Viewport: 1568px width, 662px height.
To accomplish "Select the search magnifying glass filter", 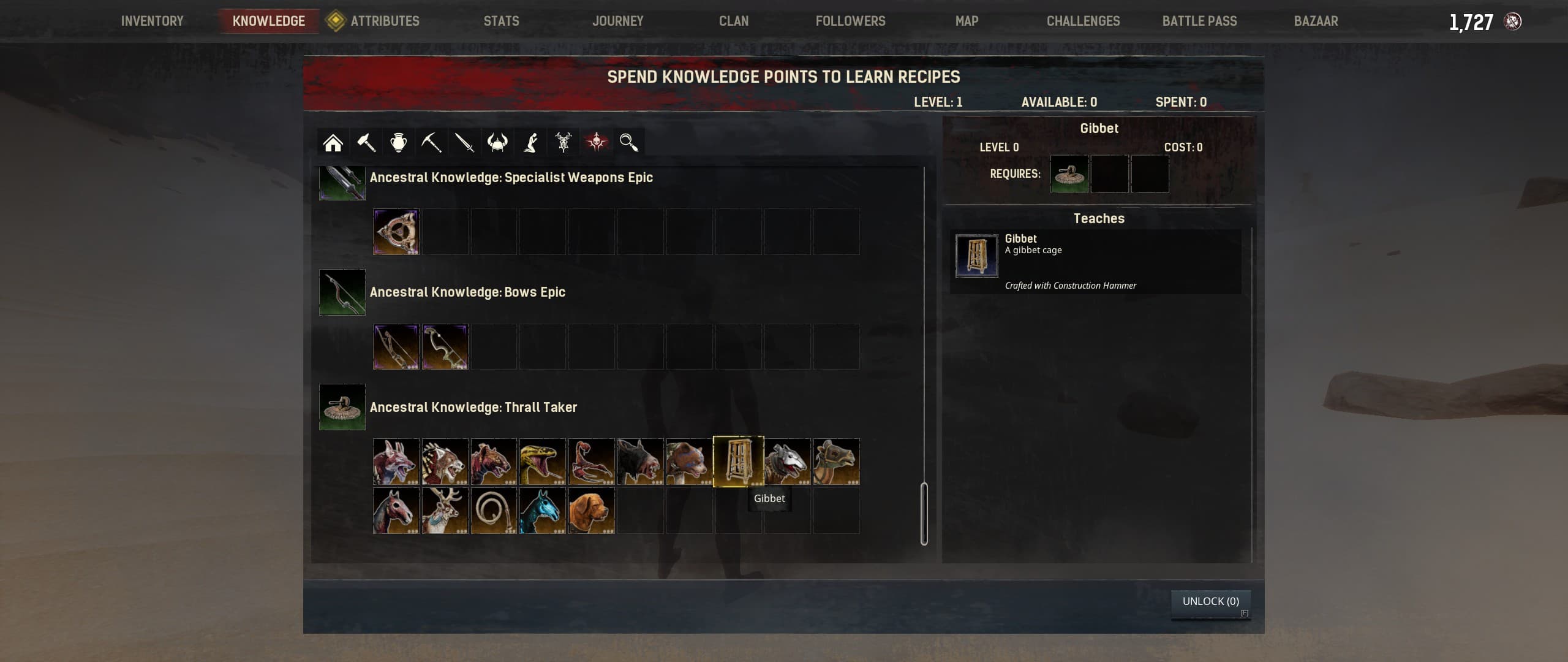I will 628,142.
